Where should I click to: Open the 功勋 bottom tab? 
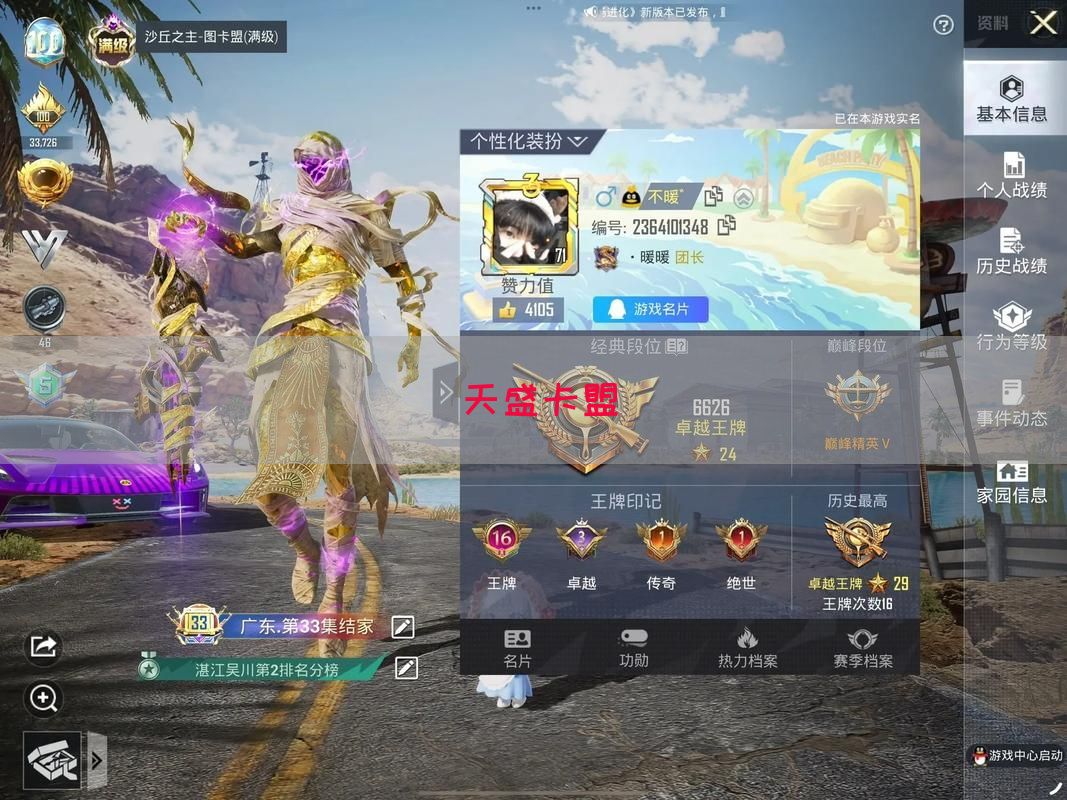[x=634, y=648]
